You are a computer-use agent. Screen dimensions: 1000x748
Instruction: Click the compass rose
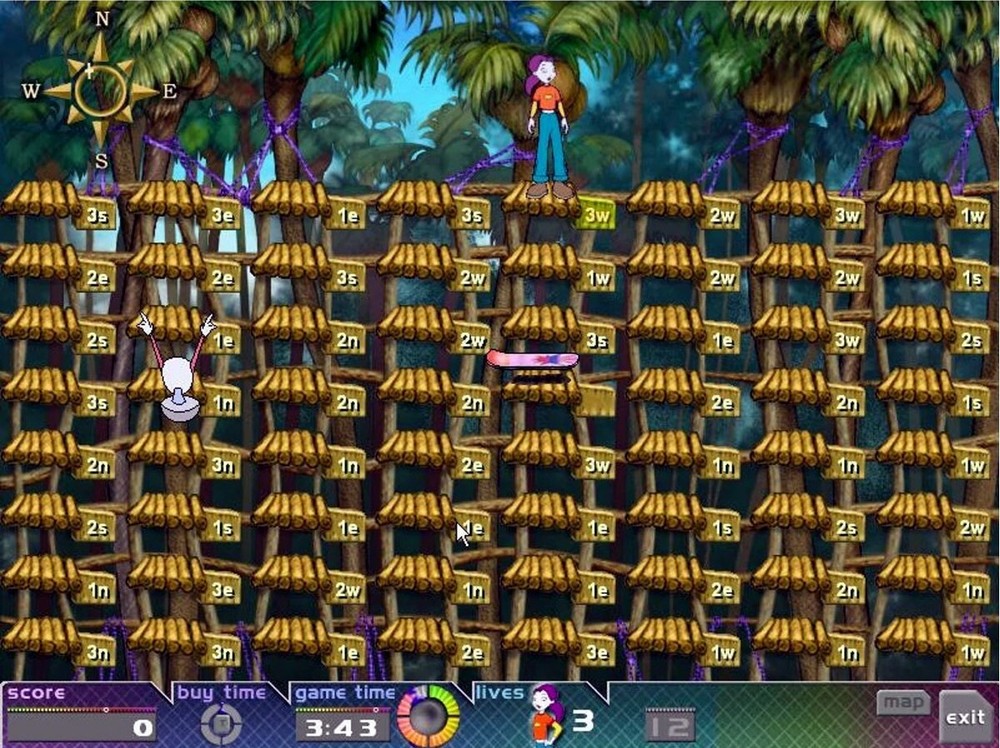[101, 91]
